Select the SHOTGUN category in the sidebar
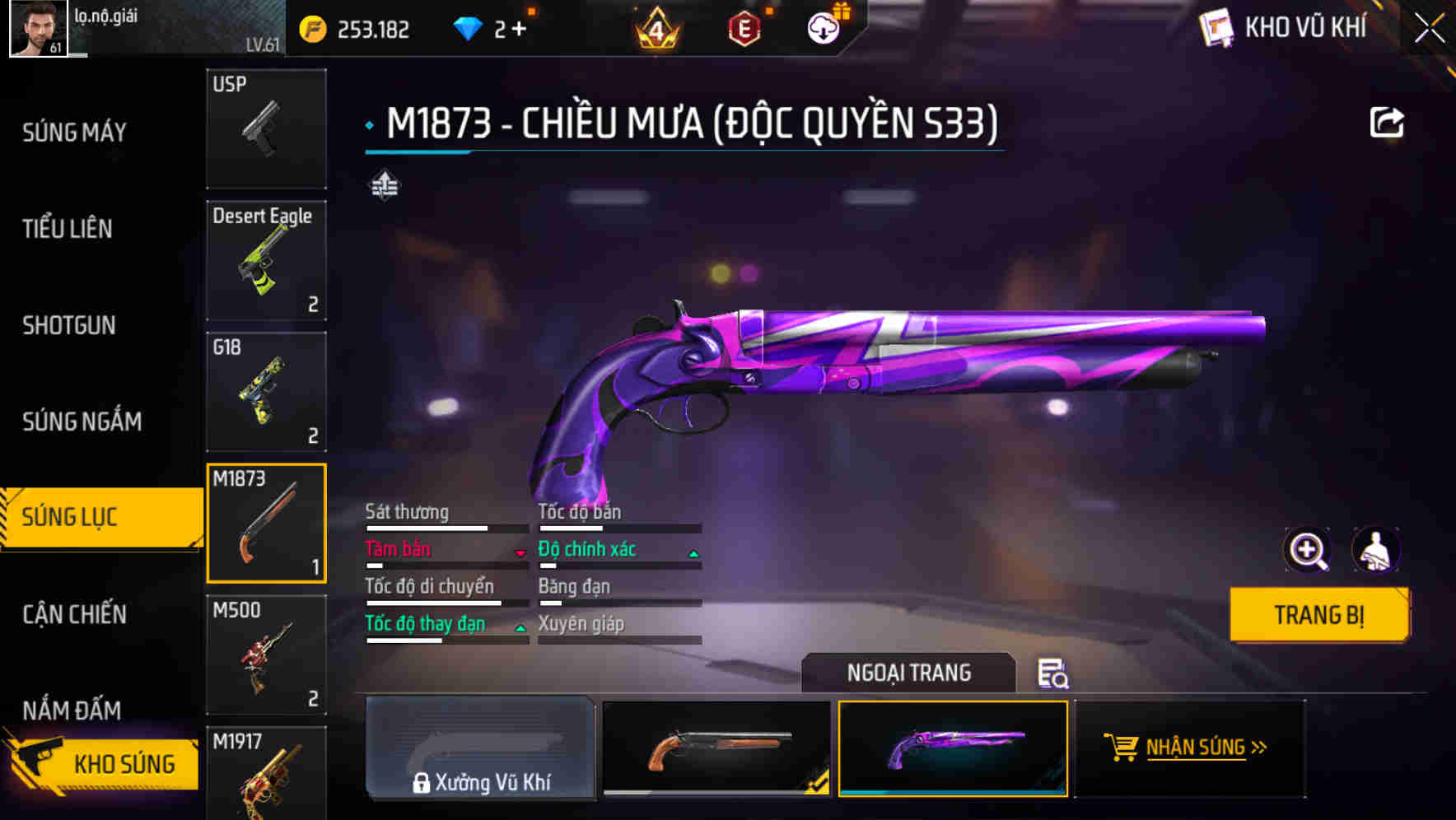This screenshot has width=1456, height=820. point(69,326)
